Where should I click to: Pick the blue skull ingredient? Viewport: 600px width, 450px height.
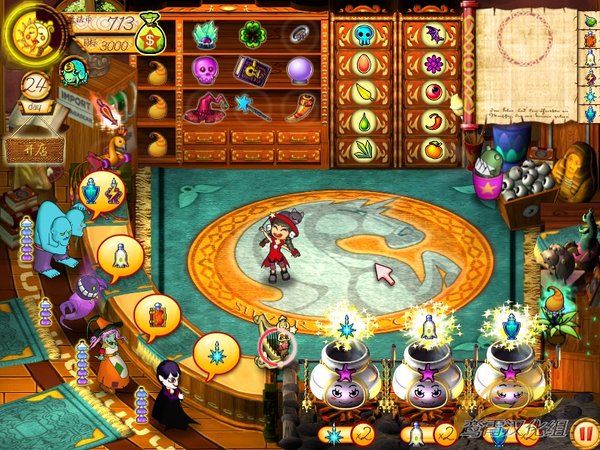click(x=362, y=36)
